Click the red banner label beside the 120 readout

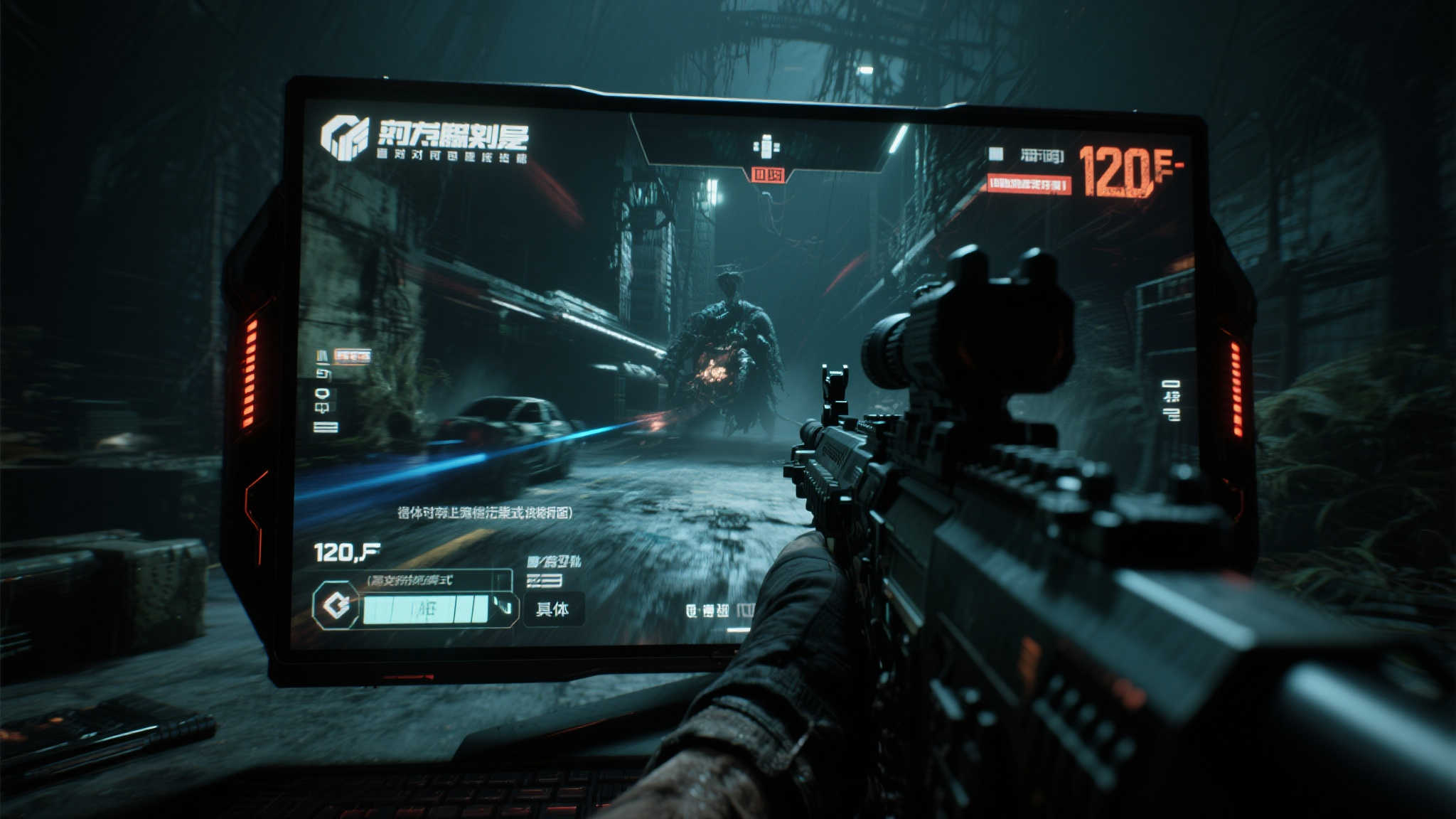point(1028,185)
